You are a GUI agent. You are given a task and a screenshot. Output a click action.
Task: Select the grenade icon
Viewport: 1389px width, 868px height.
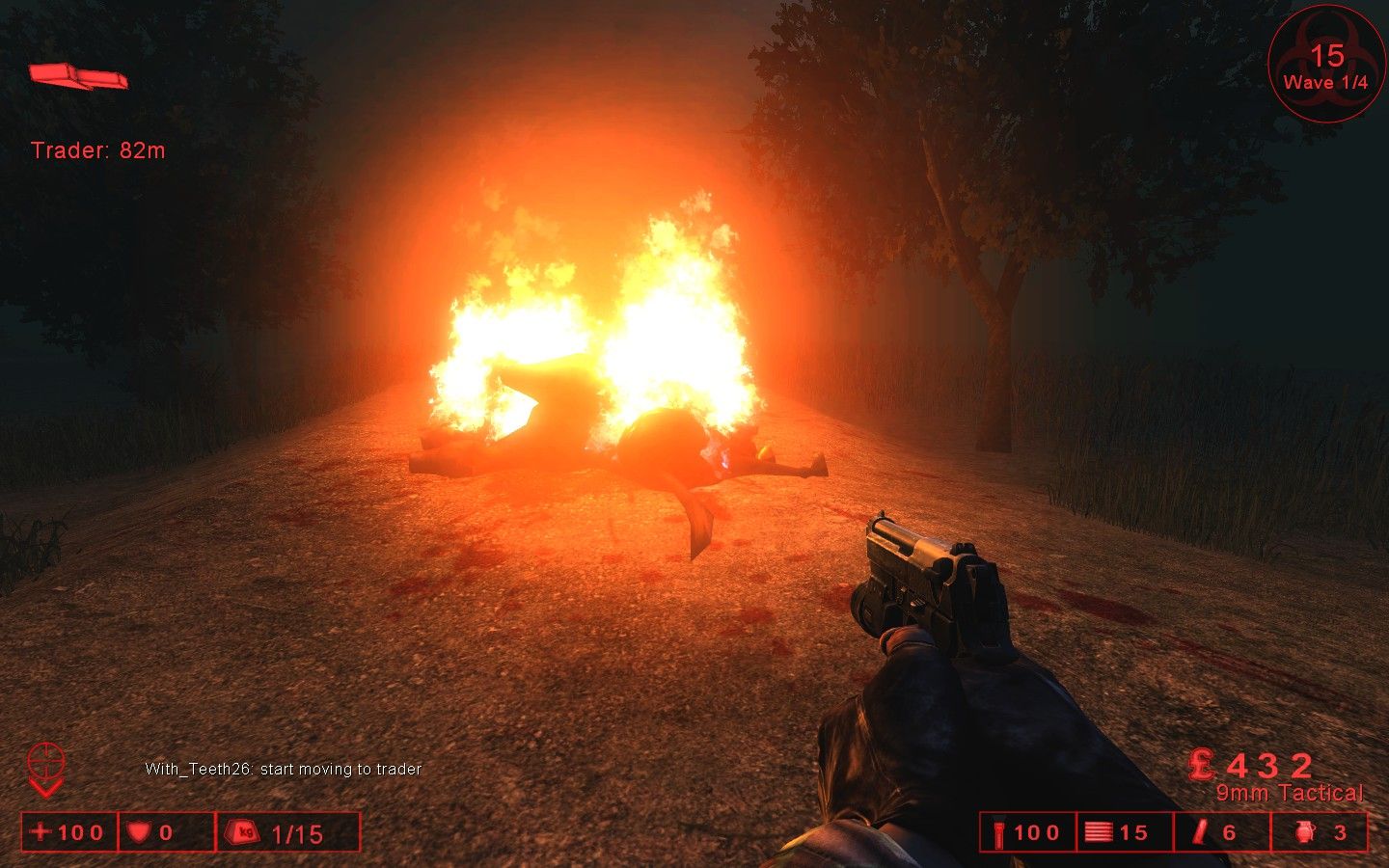1304,831
